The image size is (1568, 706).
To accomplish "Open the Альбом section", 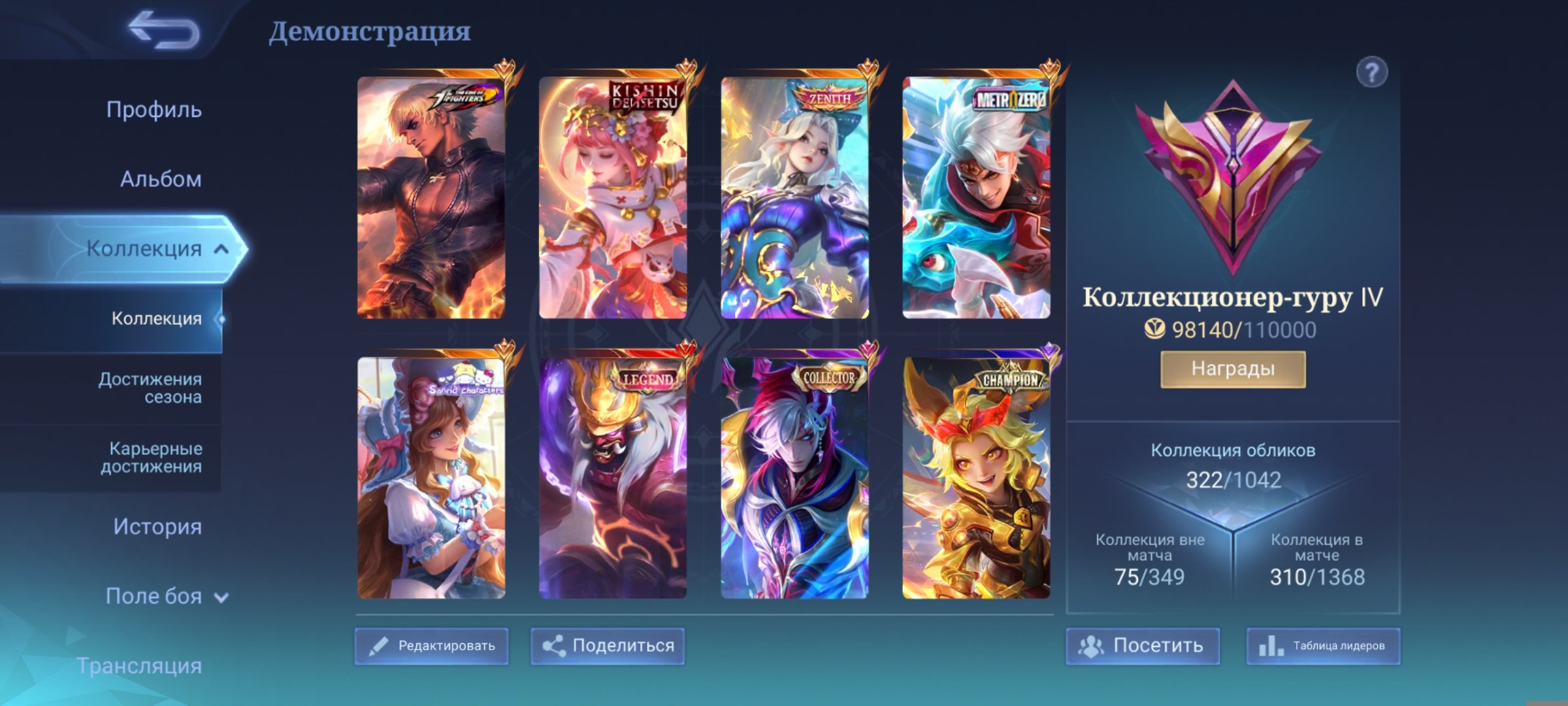I will tap(160, 179).
